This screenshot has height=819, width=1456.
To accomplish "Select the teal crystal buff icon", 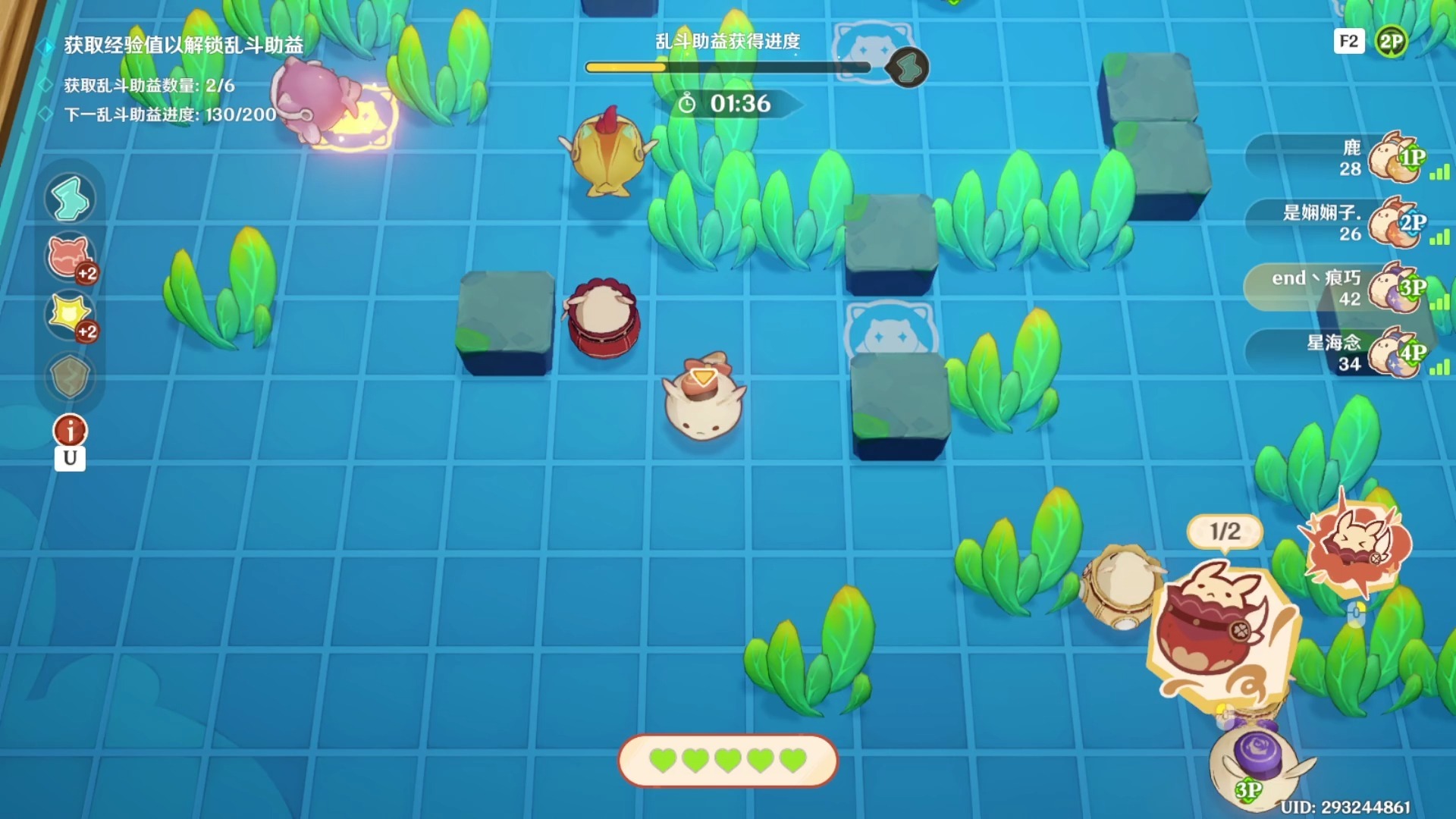I will [x=70, y=199].
